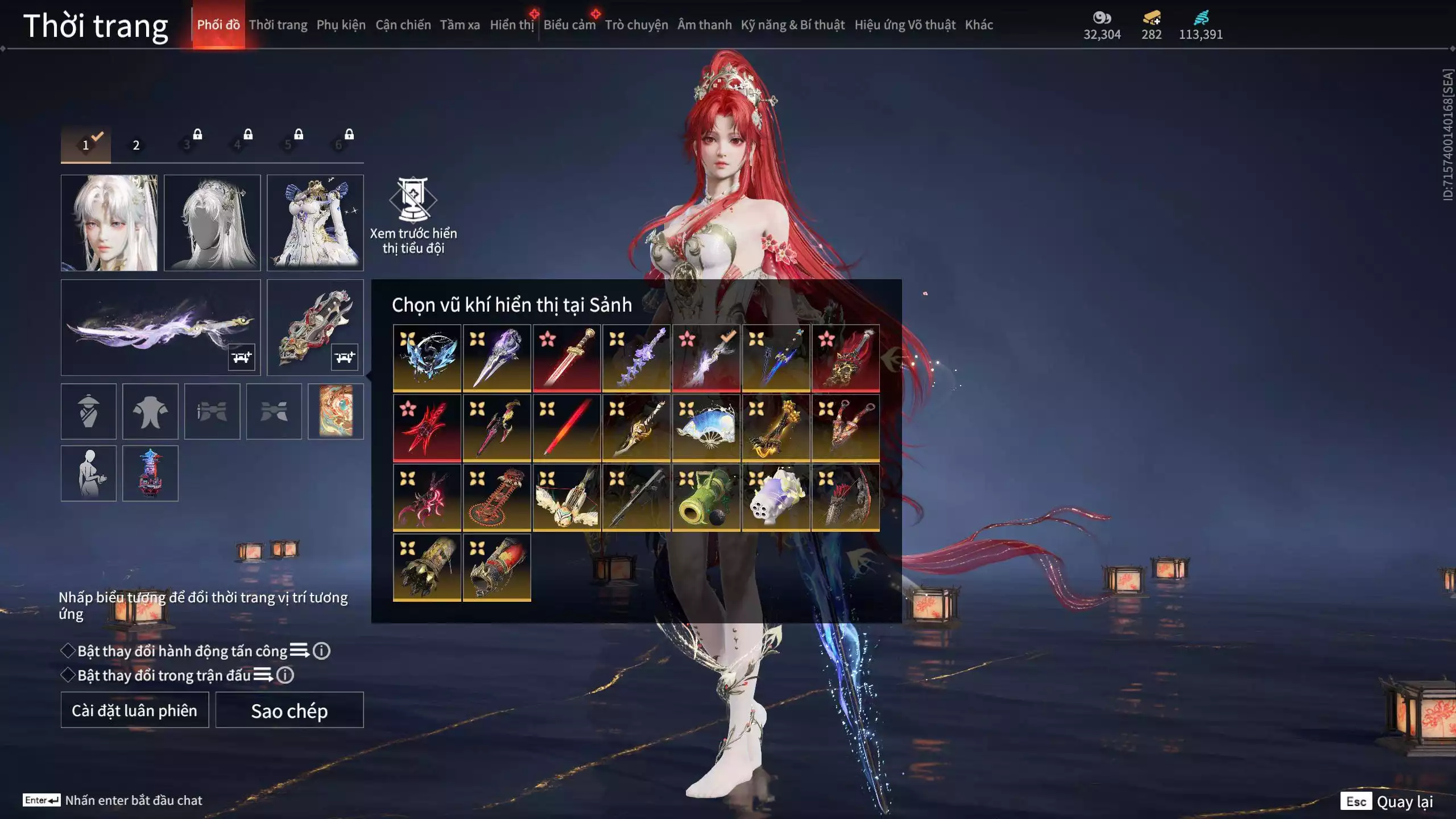Select the purple feathered sword slot
This screenshot has width=1456, height=819.
pos(160,328)
